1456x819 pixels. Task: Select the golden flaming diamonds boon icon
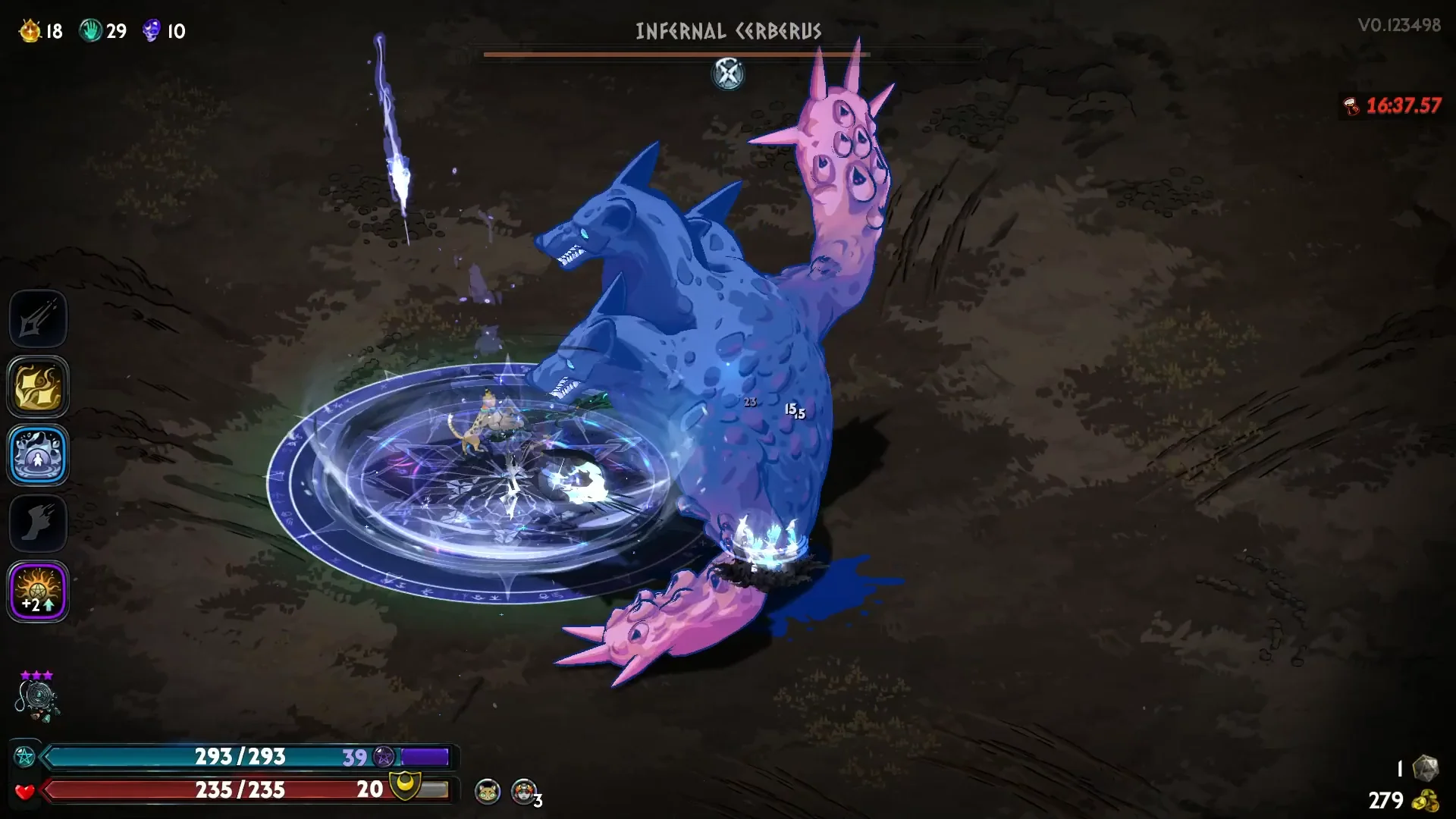pos(38,387)
